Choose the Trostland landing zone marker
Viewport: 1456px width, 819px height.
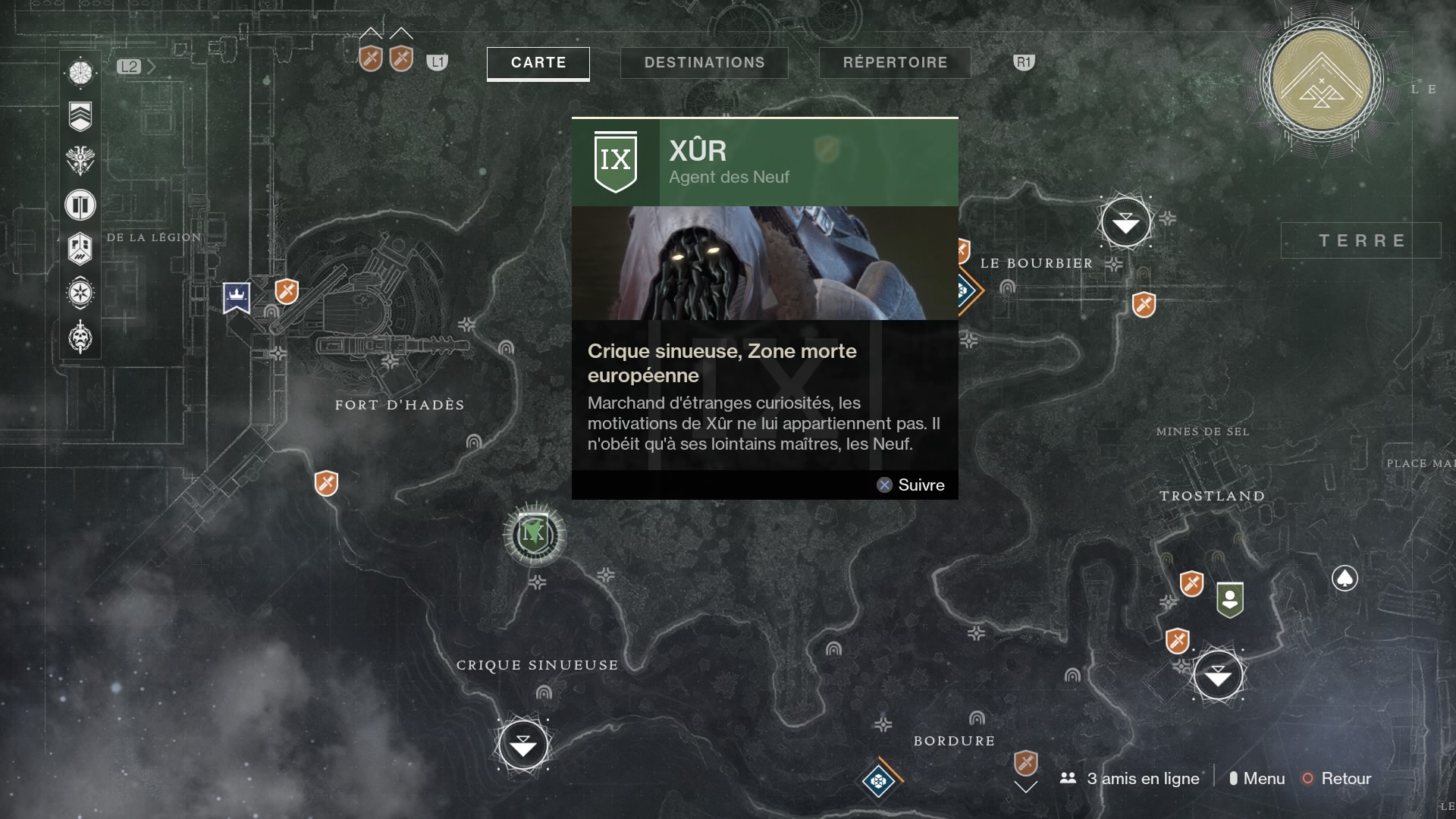(1218, 675)
